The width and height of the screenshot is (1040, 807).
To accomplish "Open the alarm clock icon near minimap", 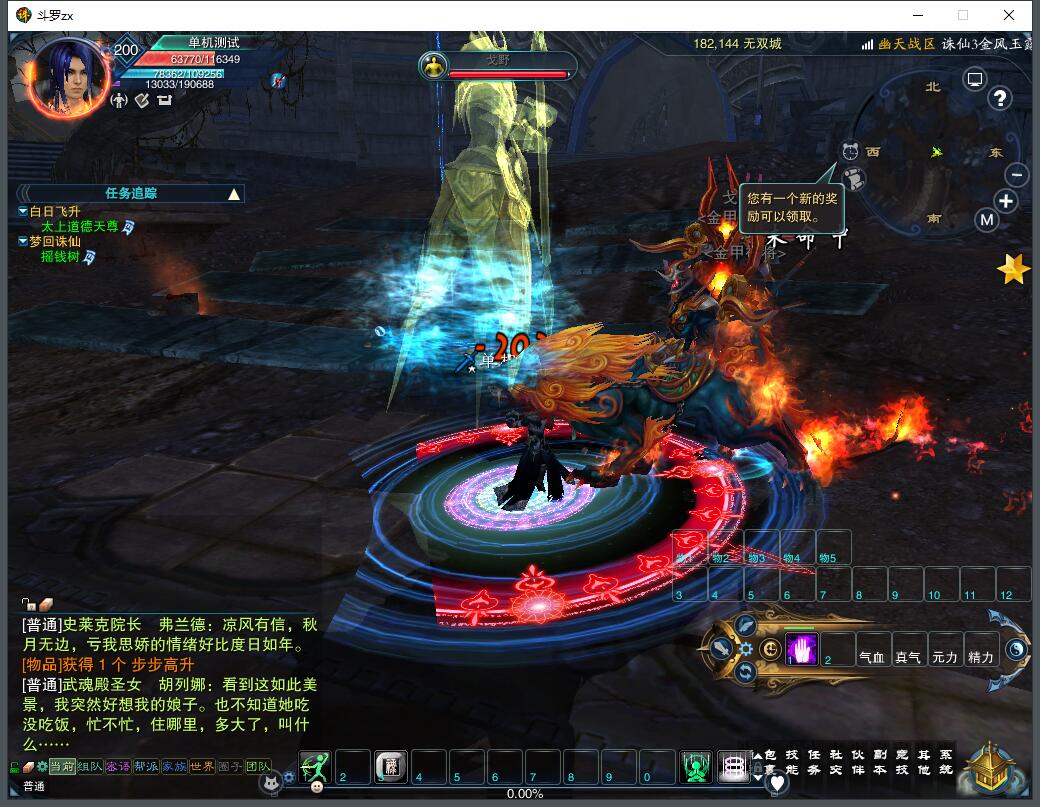I will click(850, 152).
